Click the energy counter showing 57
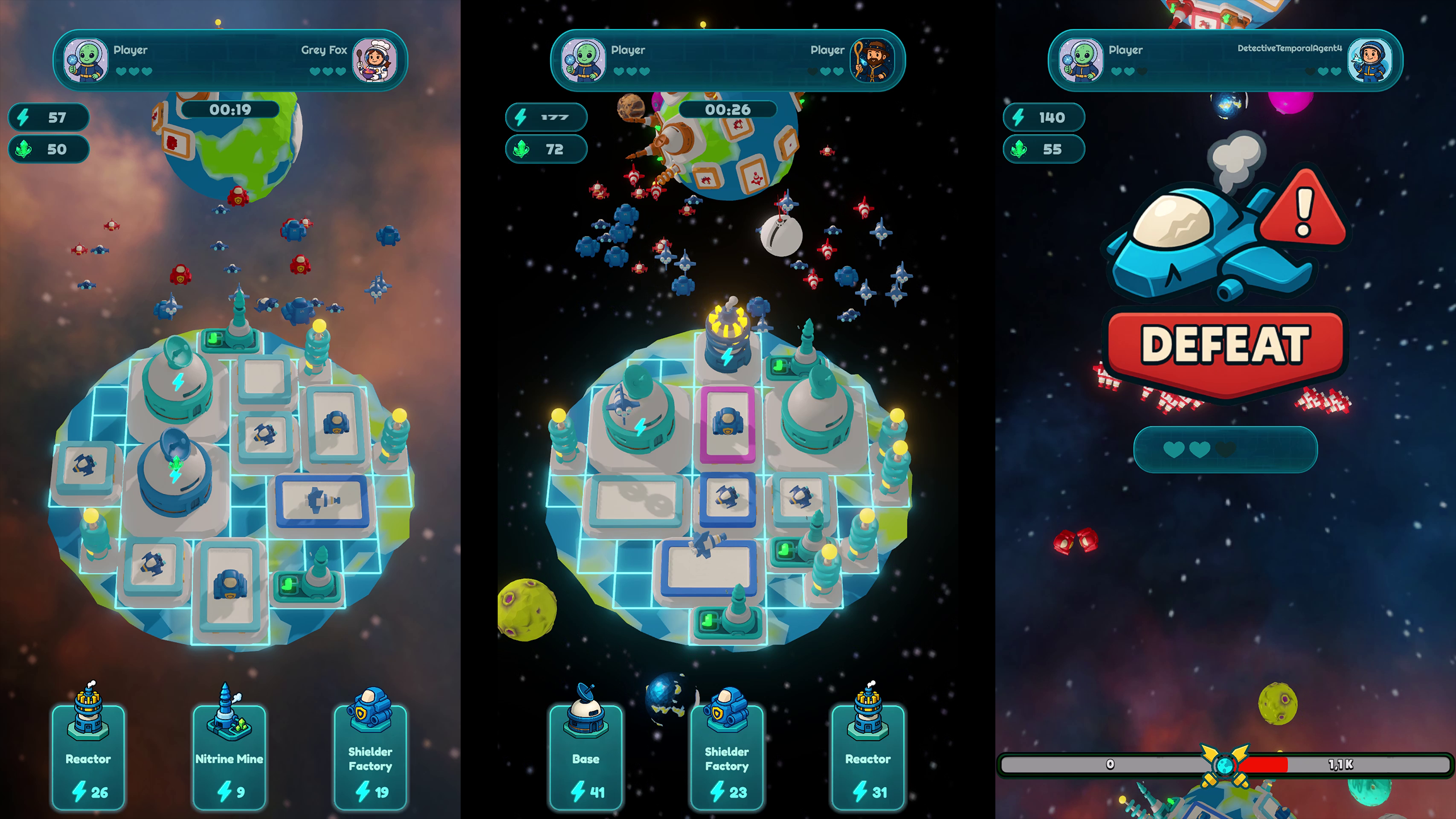 48,118
